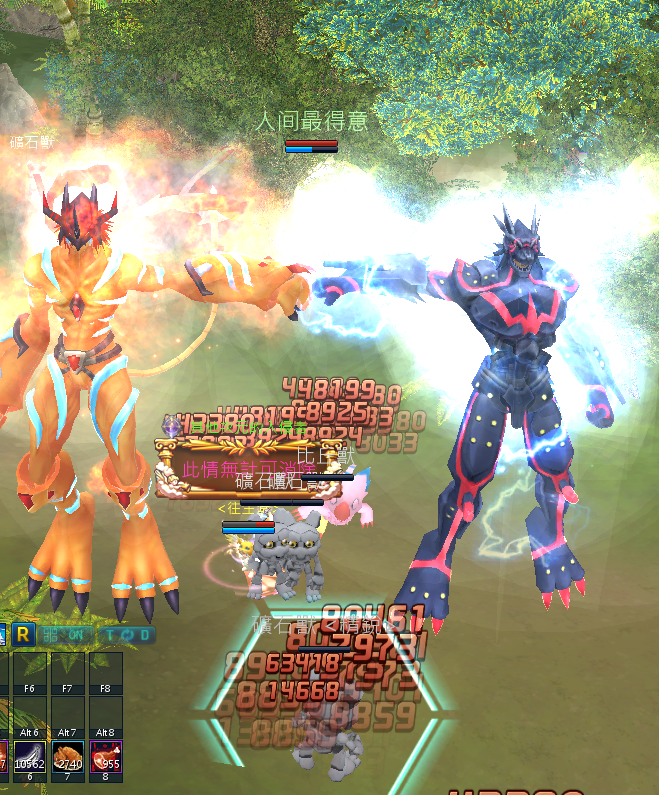
Task: Click the yellow R button
Action: click(x=25, y=634)
